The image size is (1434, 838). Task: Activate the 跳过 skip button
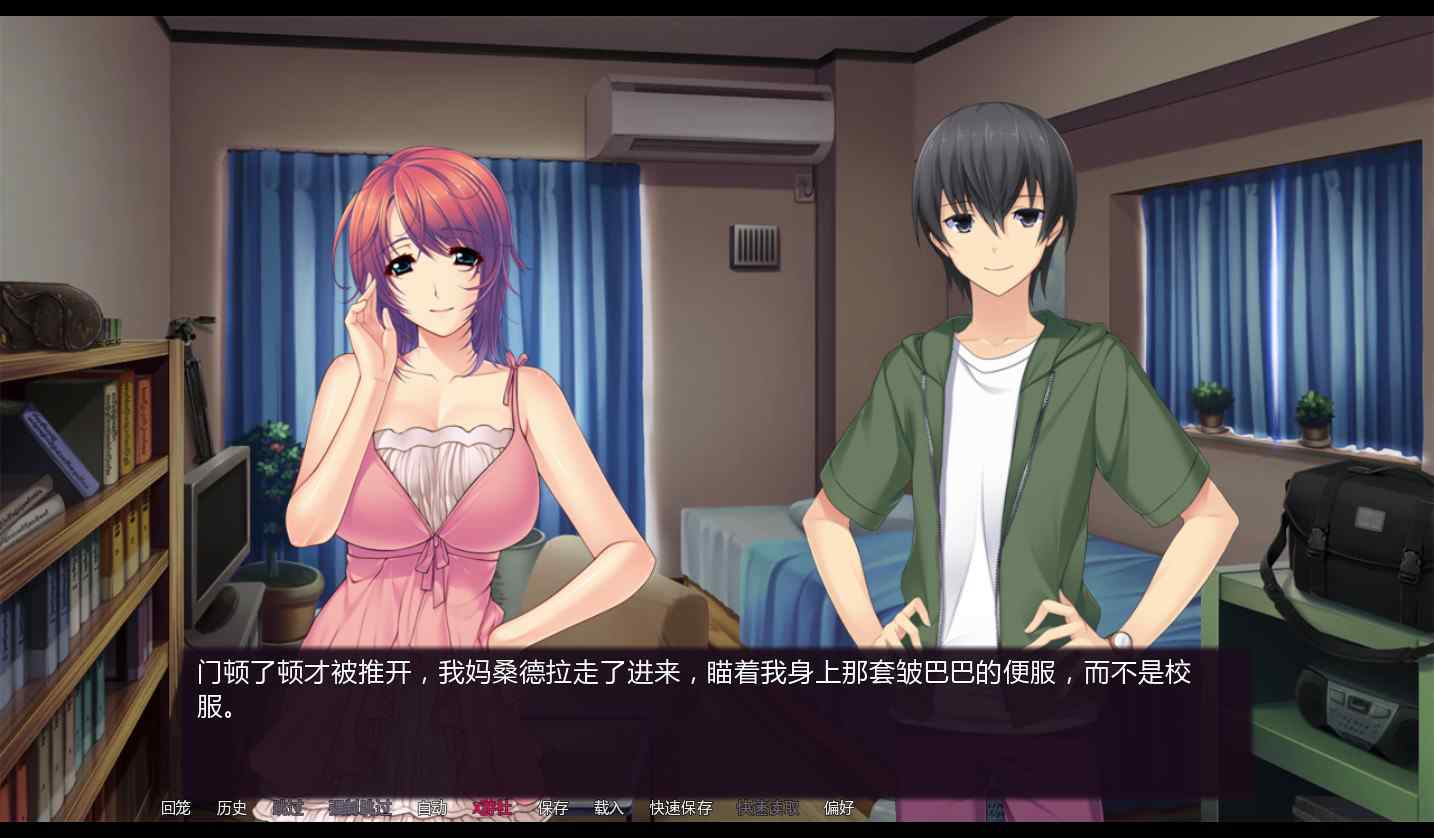coord(288,808)
